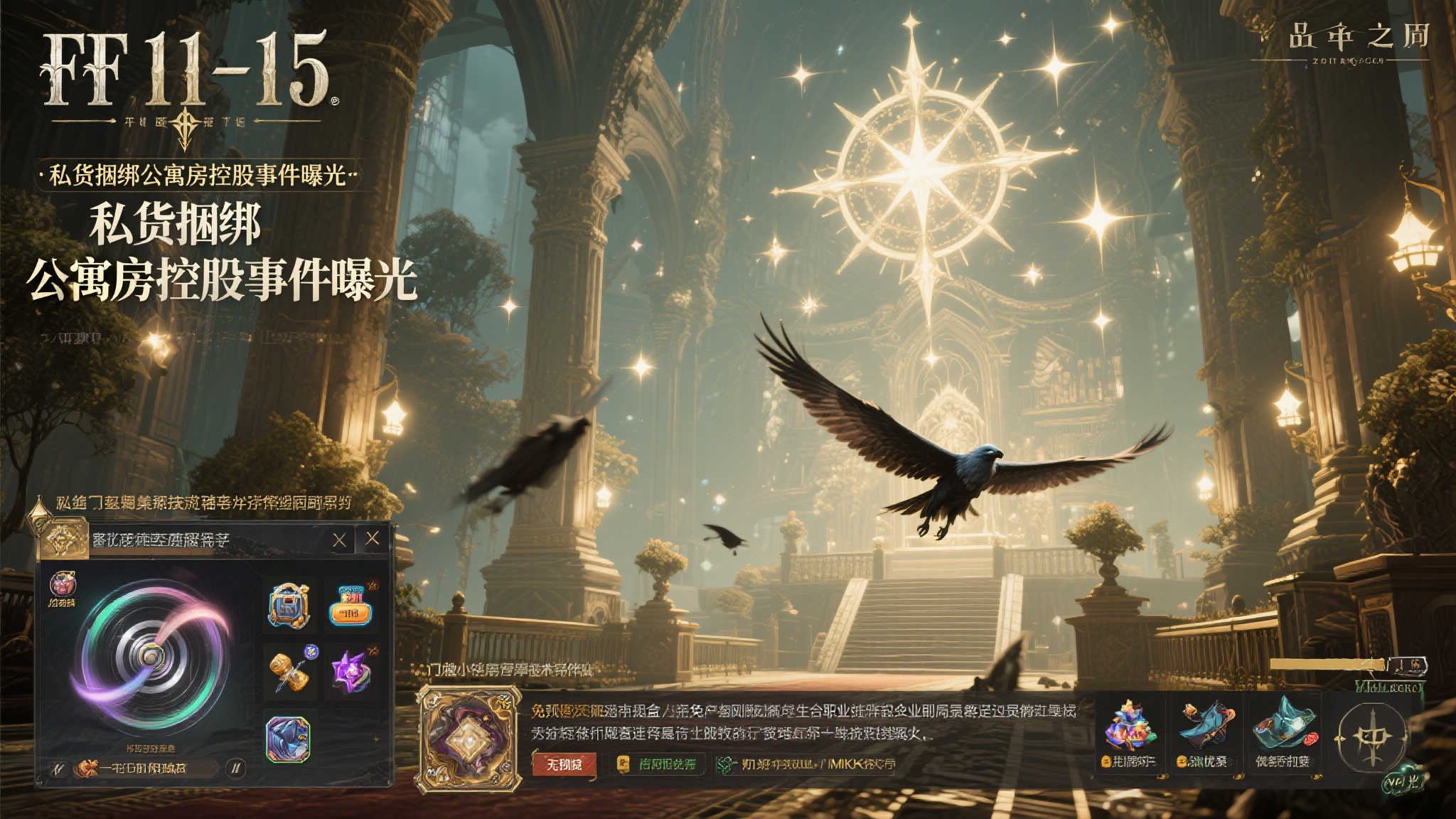
Task: Pick the teal hat with red gem
Action: coord(1283,727)
